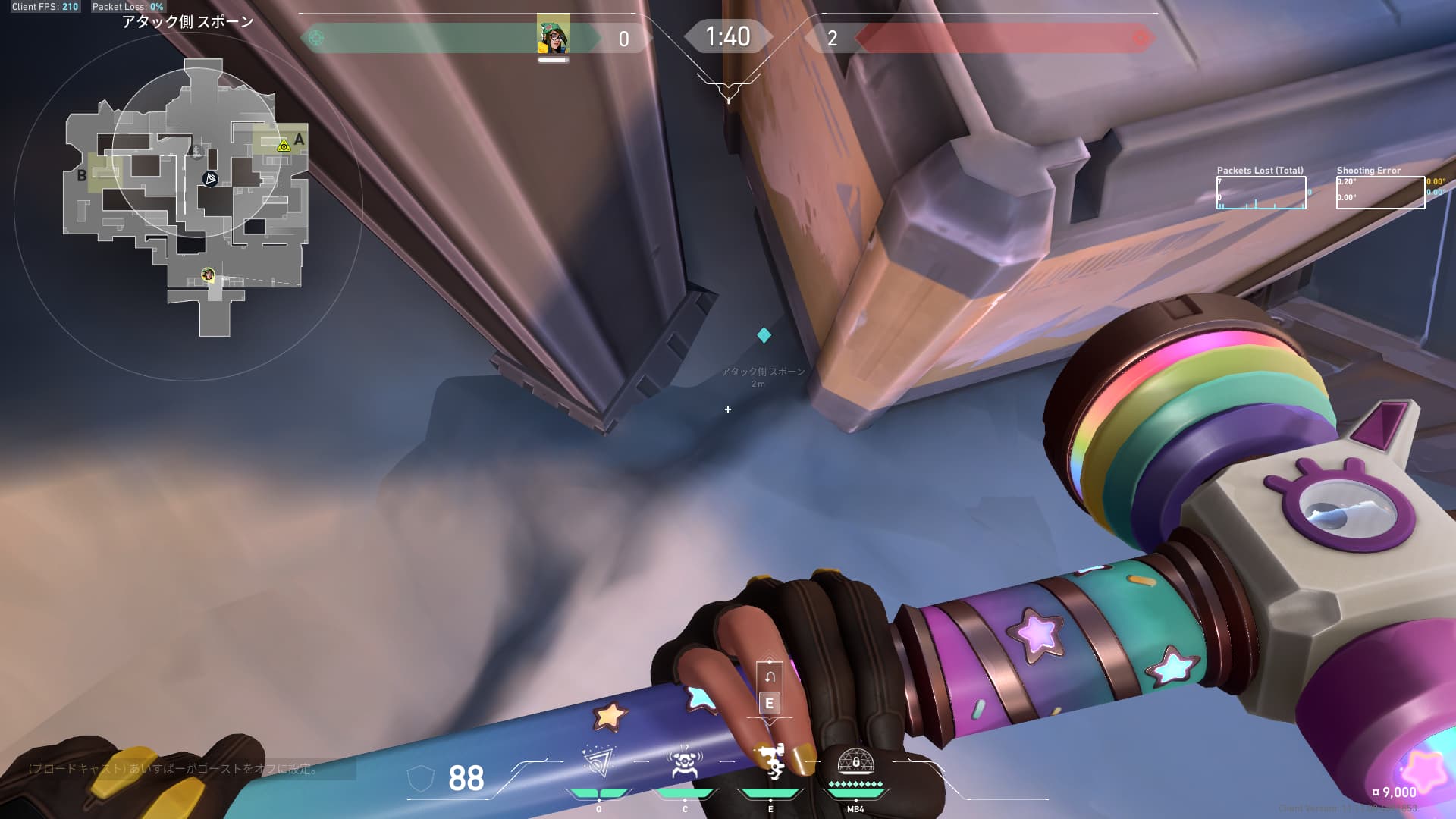Open the Packets Lost graph

coord(1261,193)
